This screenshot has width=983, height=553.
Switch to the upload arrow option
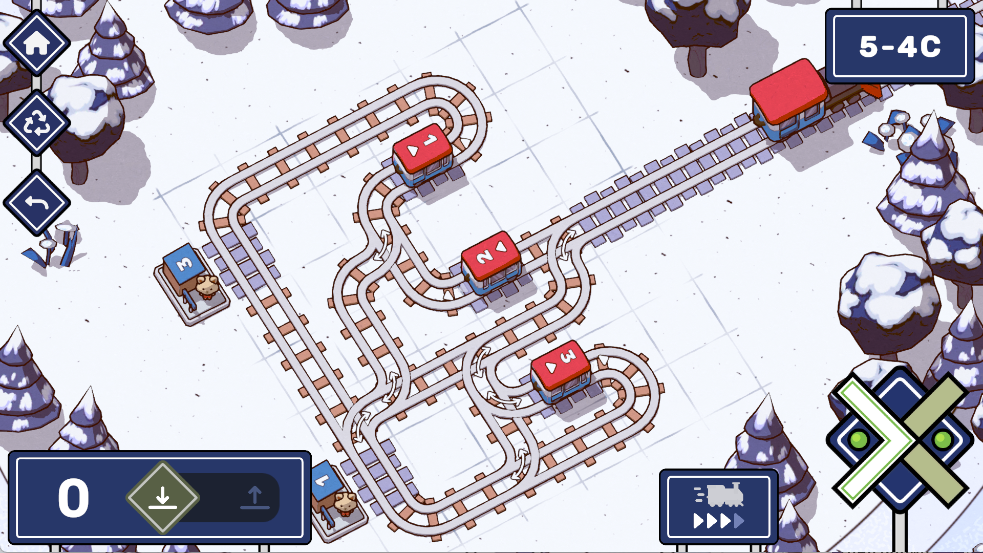click(x=254, y=497)
